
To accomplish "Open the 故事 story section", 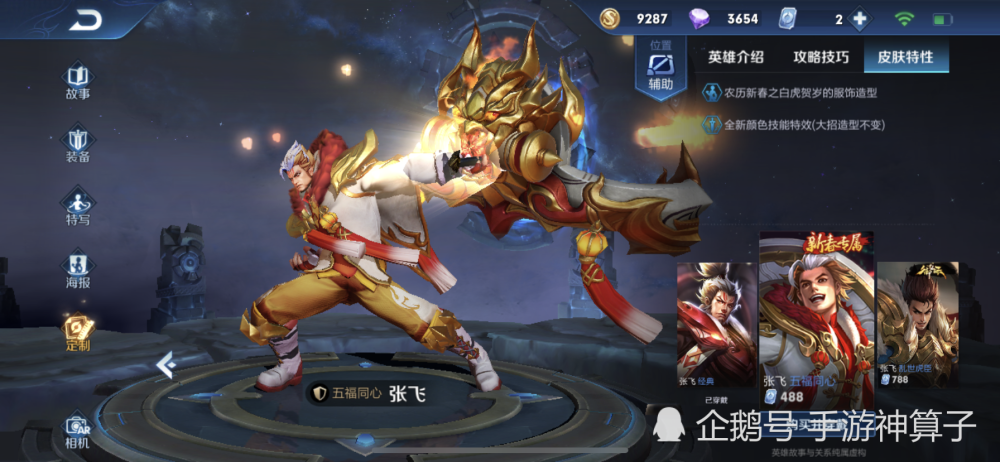I will tap(78, 82).
